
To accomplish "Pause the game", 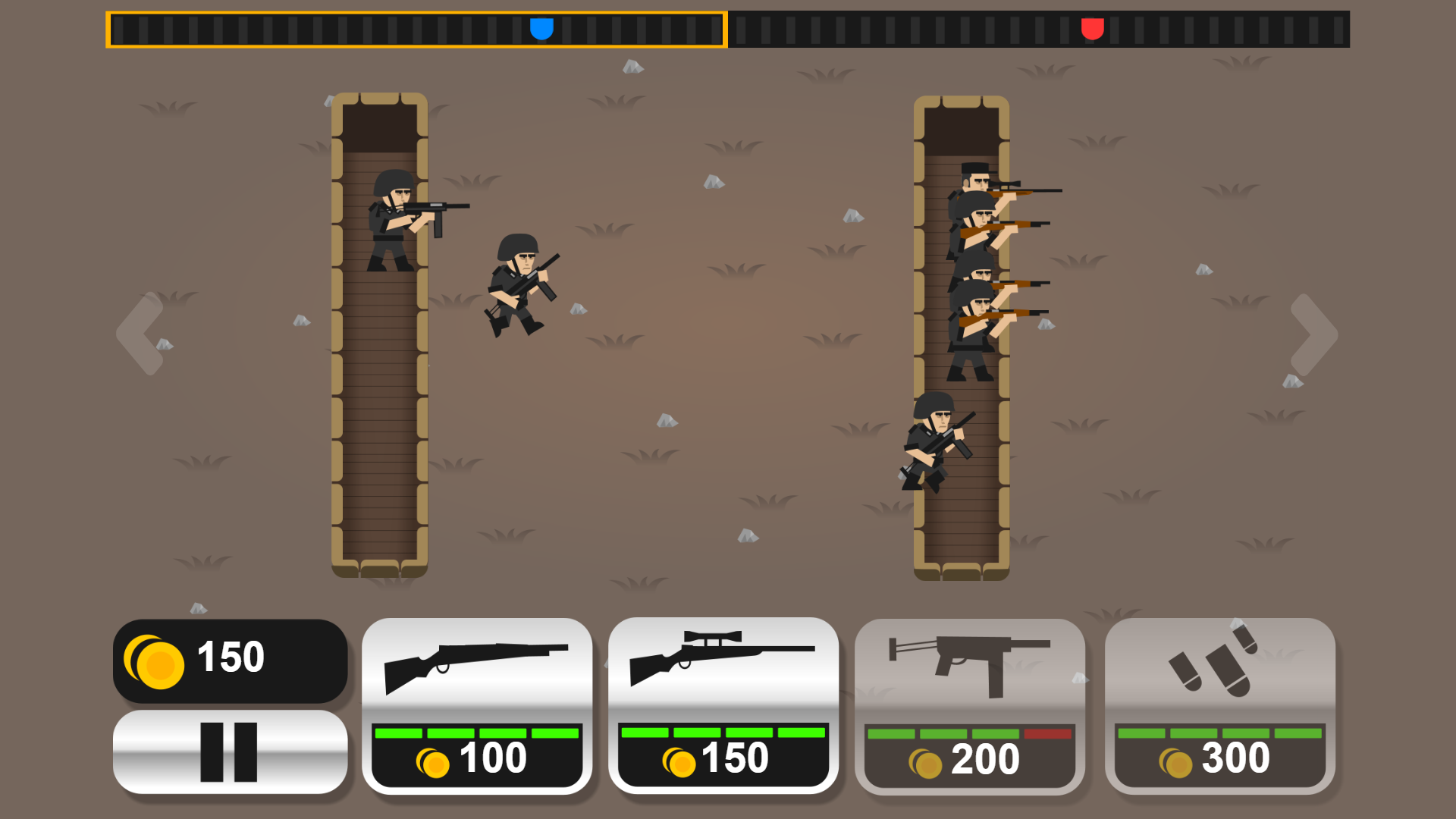I will [x=229, y=752].
